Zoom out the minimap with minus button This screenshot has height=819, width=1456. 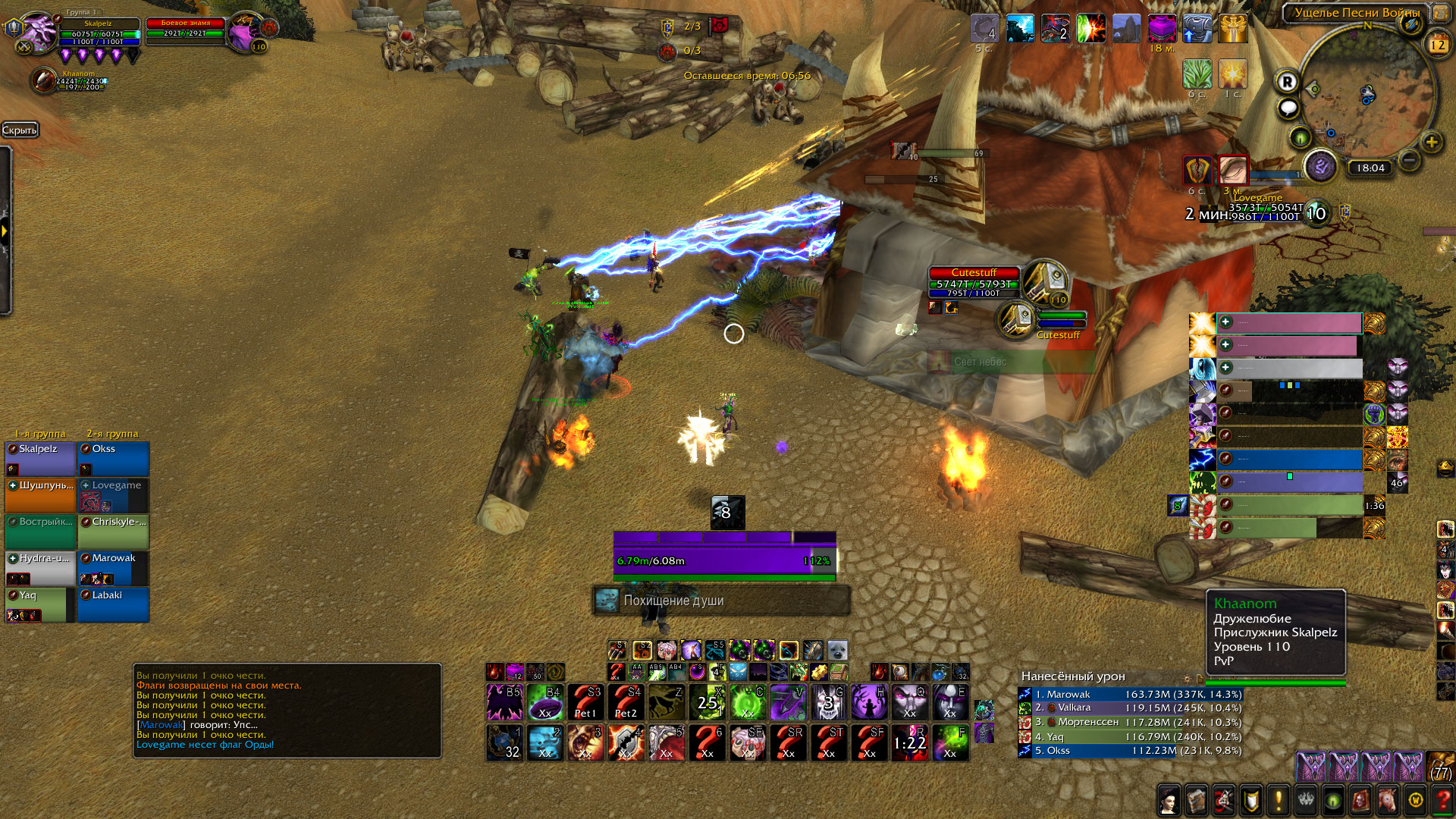[1409, 160]
